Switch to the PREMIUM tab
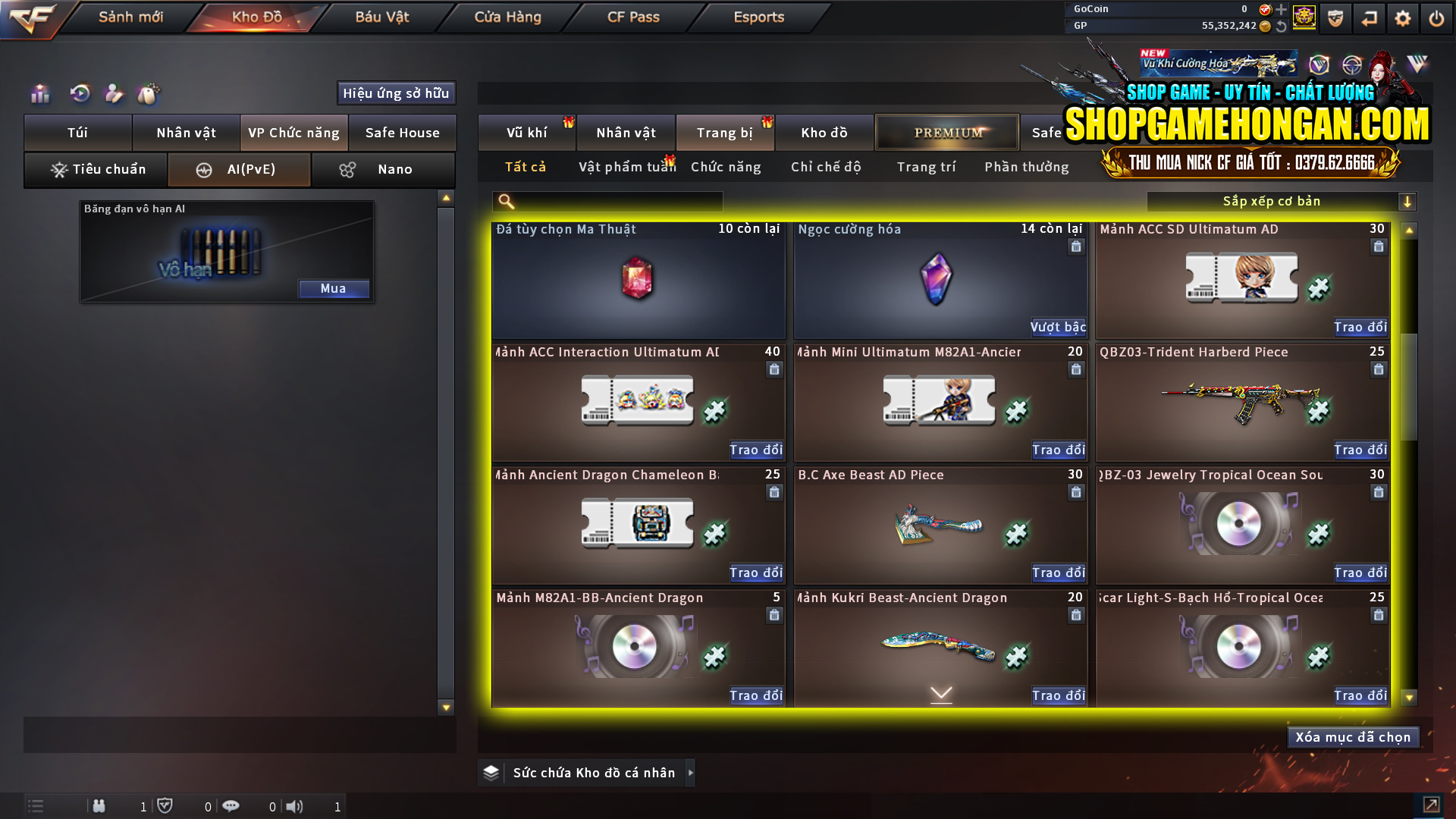This screenshot has height=819, width=1456. pyautogui.click(x=946, y=132)
